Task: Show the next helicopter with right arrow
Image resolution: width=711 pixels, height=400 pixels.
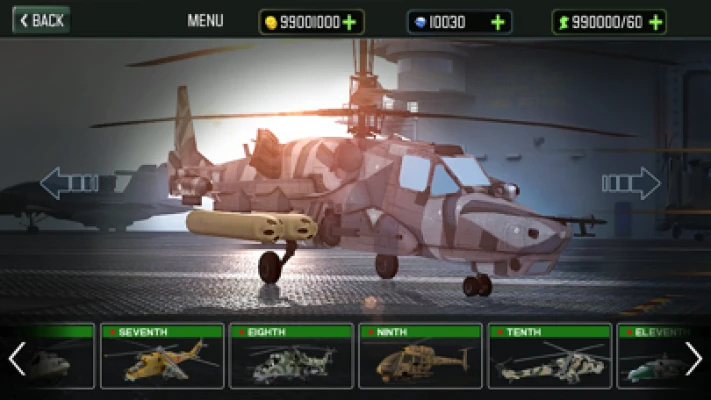Action: [631, 183]
